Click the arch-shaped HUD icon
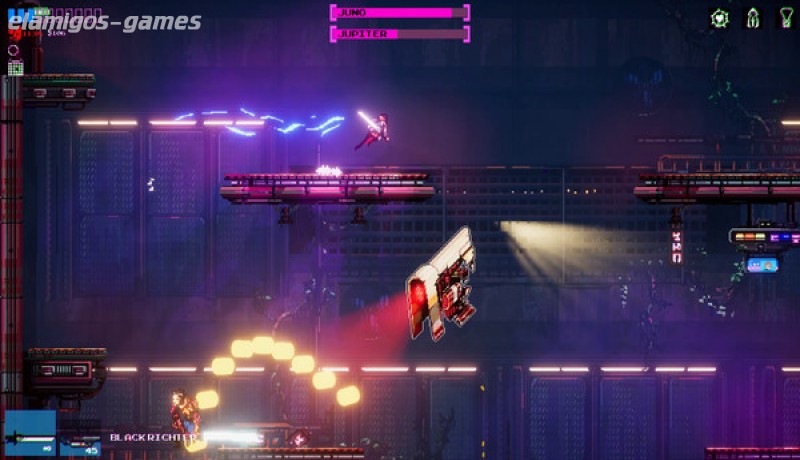Image resolution: width=800 pixels, height=460 pixels. (753, 17)
